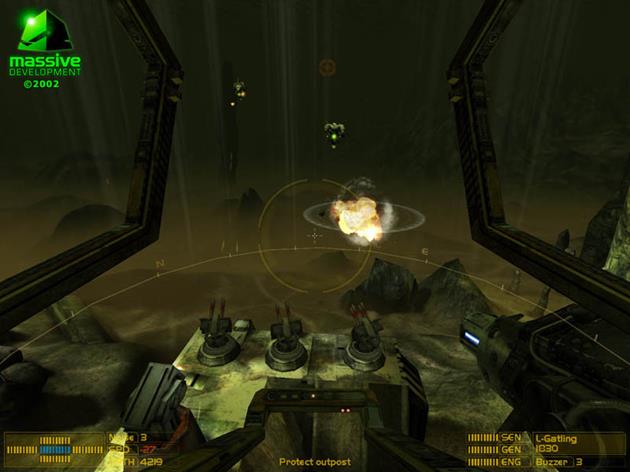Select the L-Gatling weapon entry
The width and height of the screenshot is (630, 472).
coord(555,438)
